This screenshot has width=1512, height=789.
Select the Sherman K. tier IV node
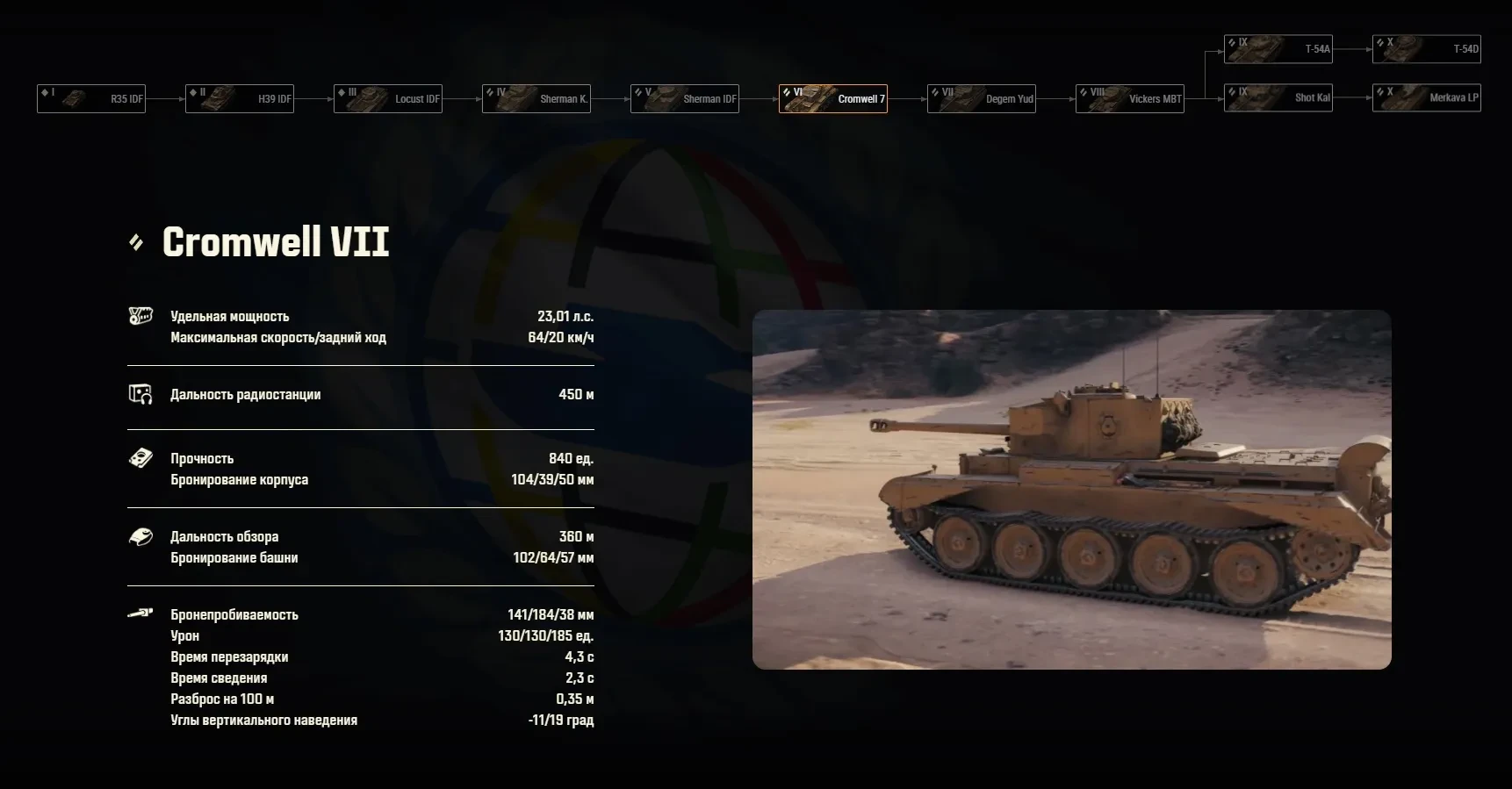click(x=536, y=98)
